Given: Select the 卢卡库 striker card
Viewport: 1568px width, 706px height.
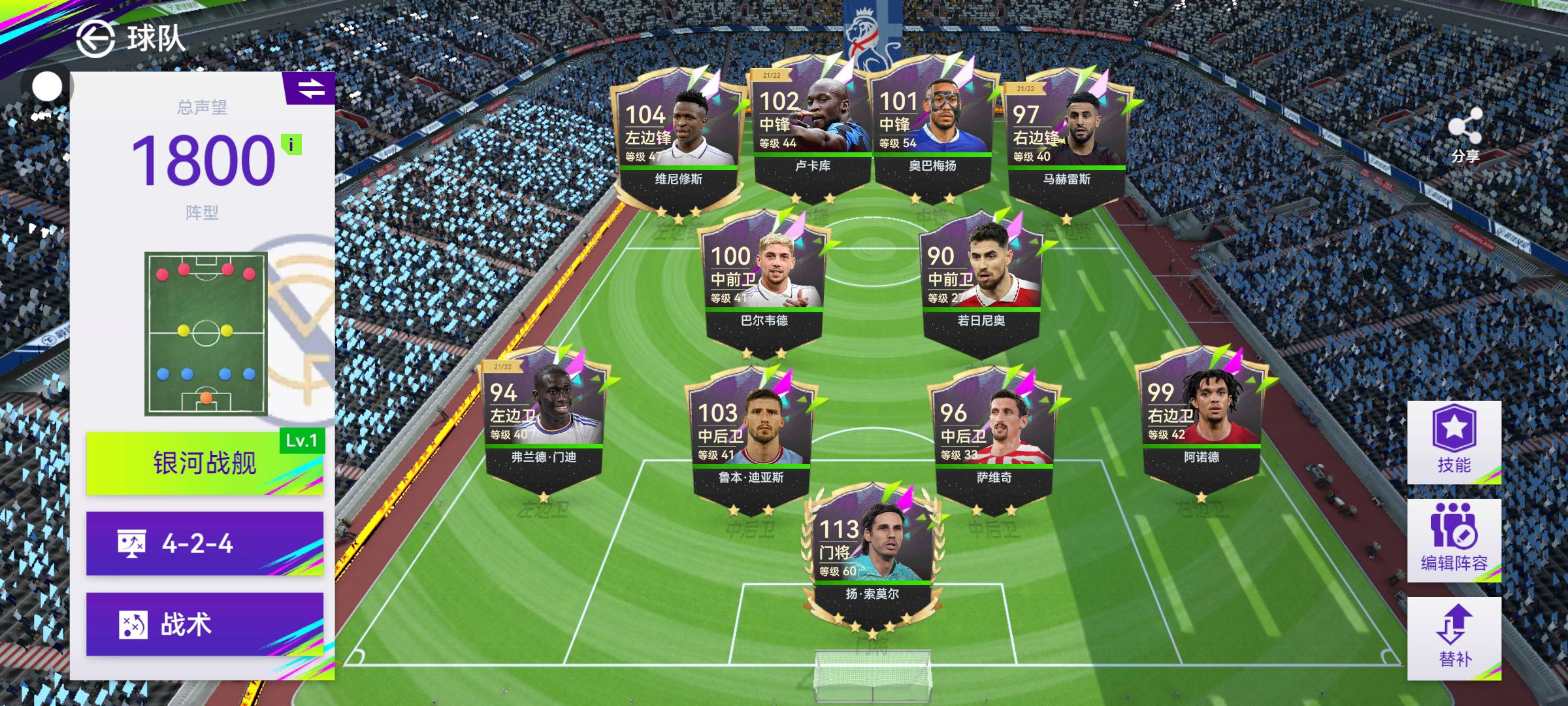Looking at the screenshot, I should coord(812,129).
